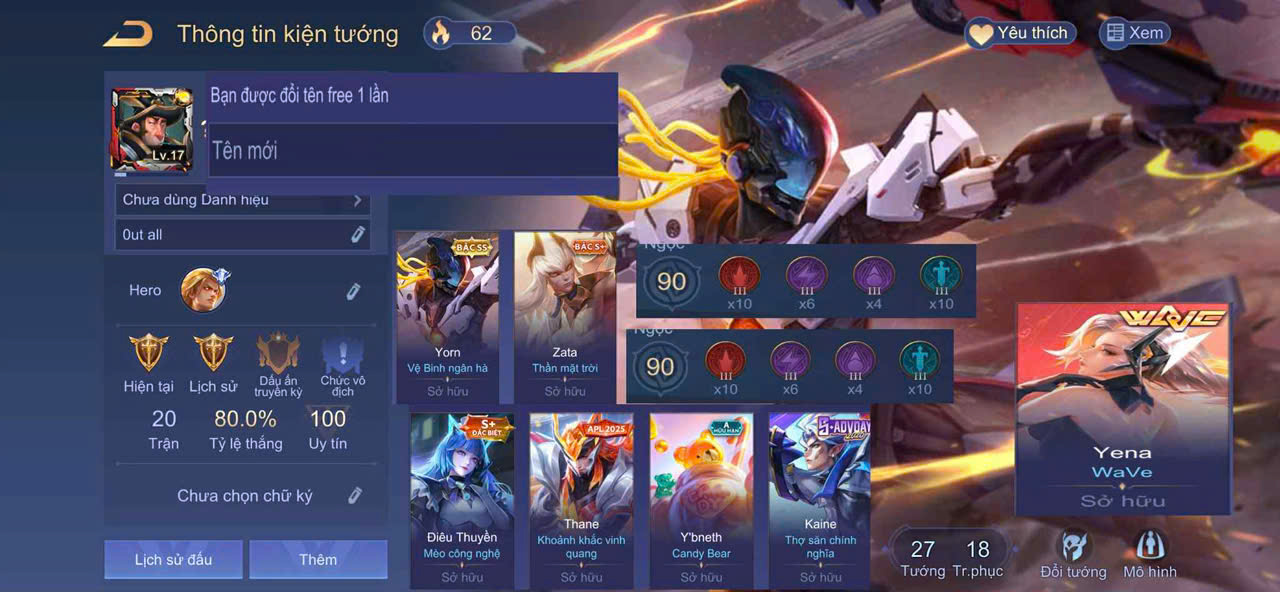The width and height of the screenshot is (1280, 592).
Task: Choose the Thane Khoảnh khắc vinh quang card
Action: (581, 500)
